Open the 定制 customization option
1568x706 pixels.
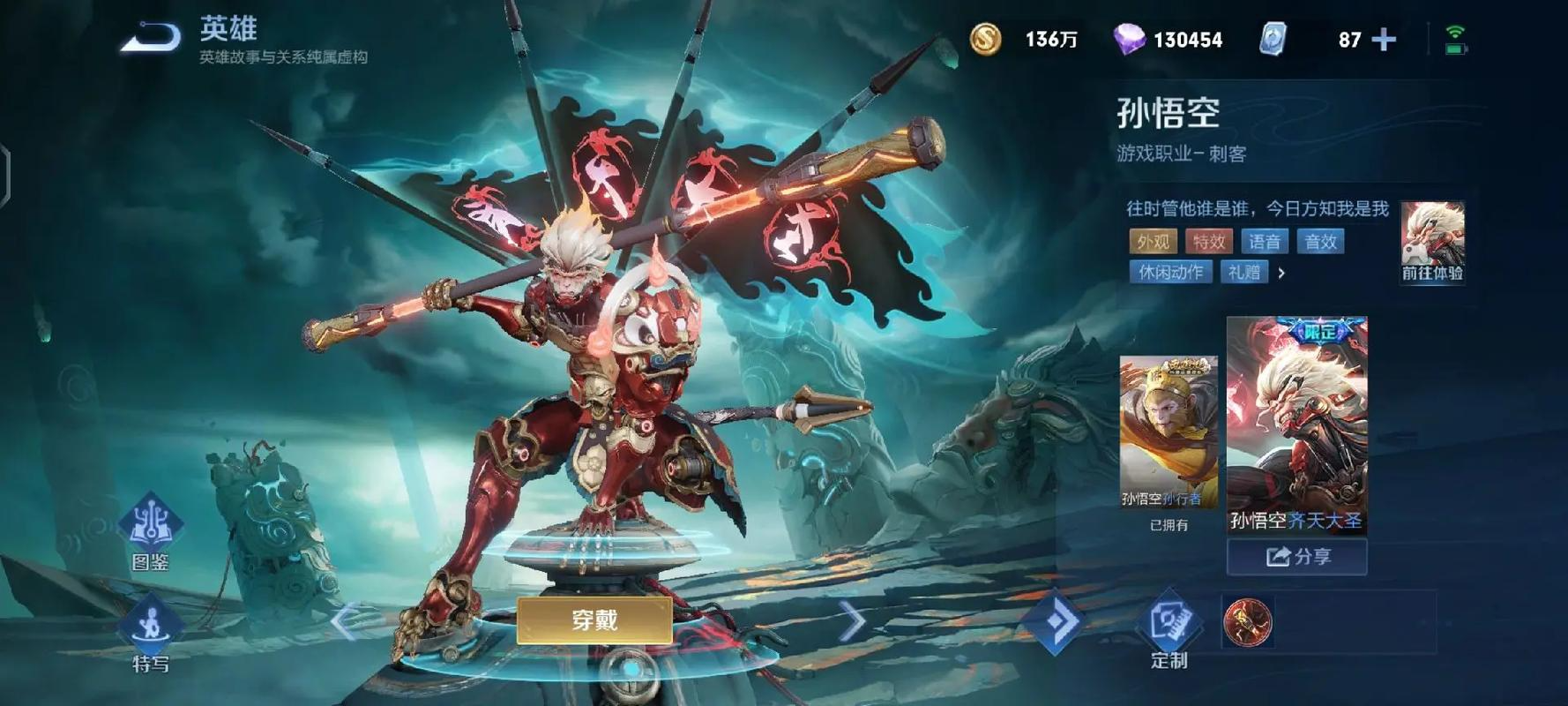click(x=1169, y=630)
